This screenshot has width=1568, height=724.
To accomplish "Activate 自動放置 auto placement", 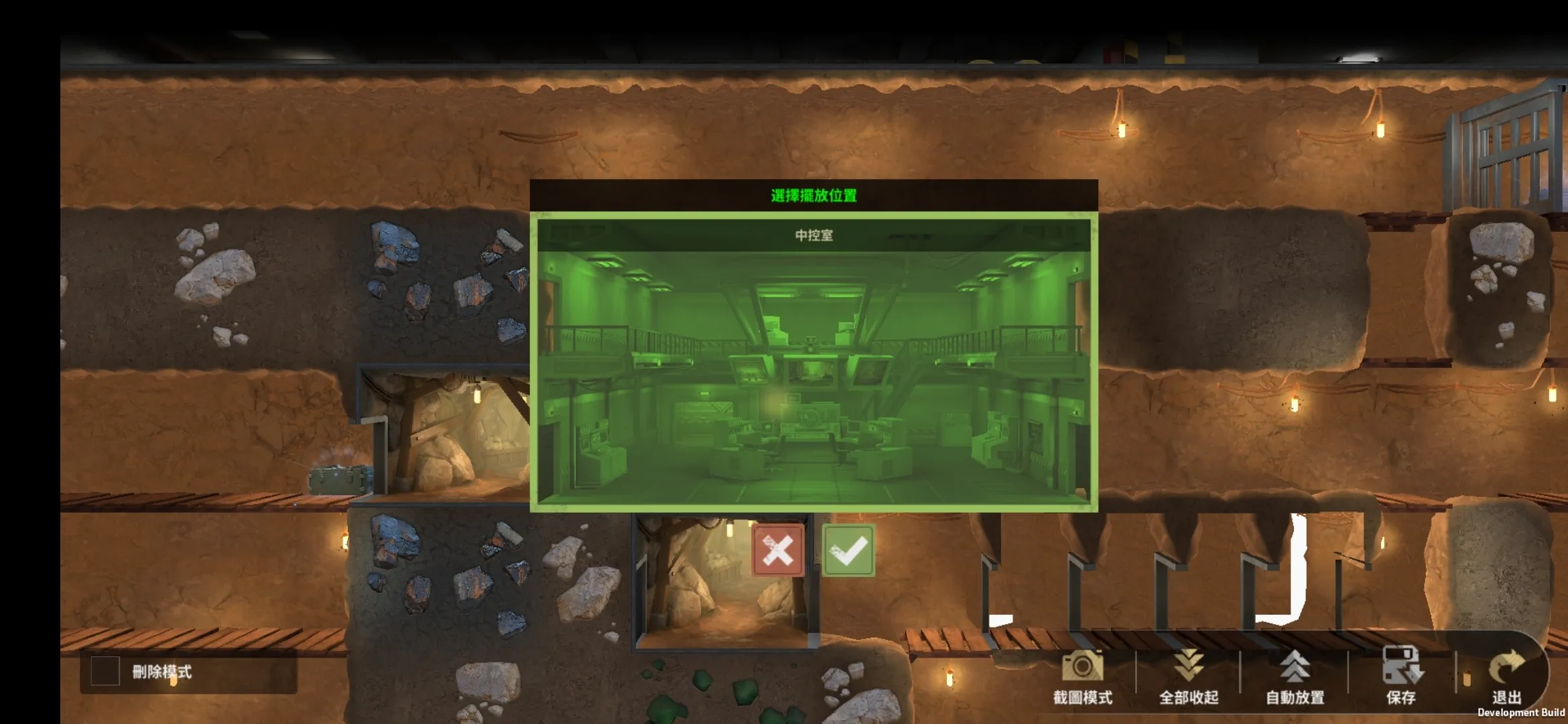I will pyautogui.click(x=1295, y=676).
